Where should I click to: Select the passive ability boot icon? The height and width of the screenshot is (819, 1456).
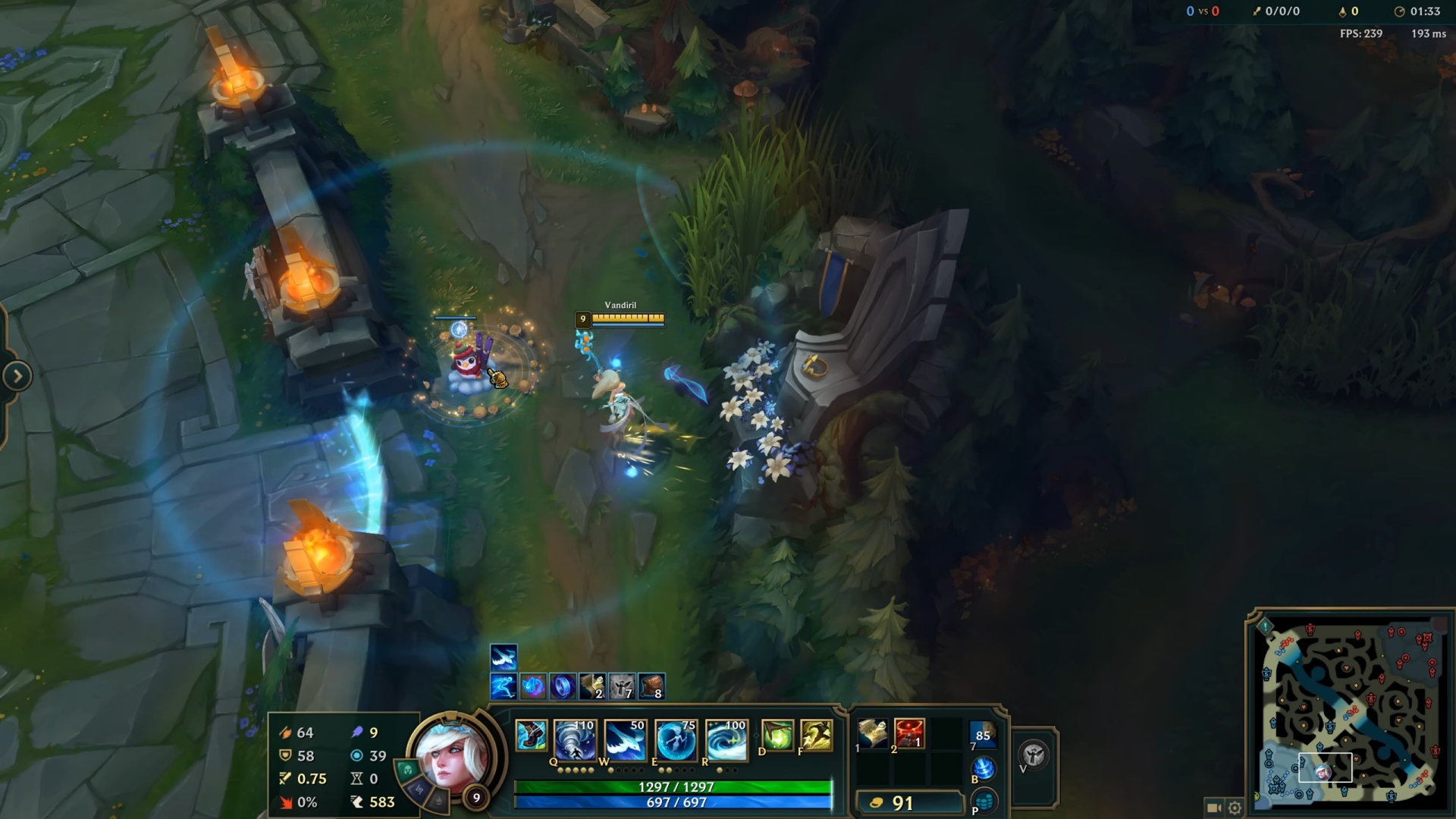(x=531, y=736)
